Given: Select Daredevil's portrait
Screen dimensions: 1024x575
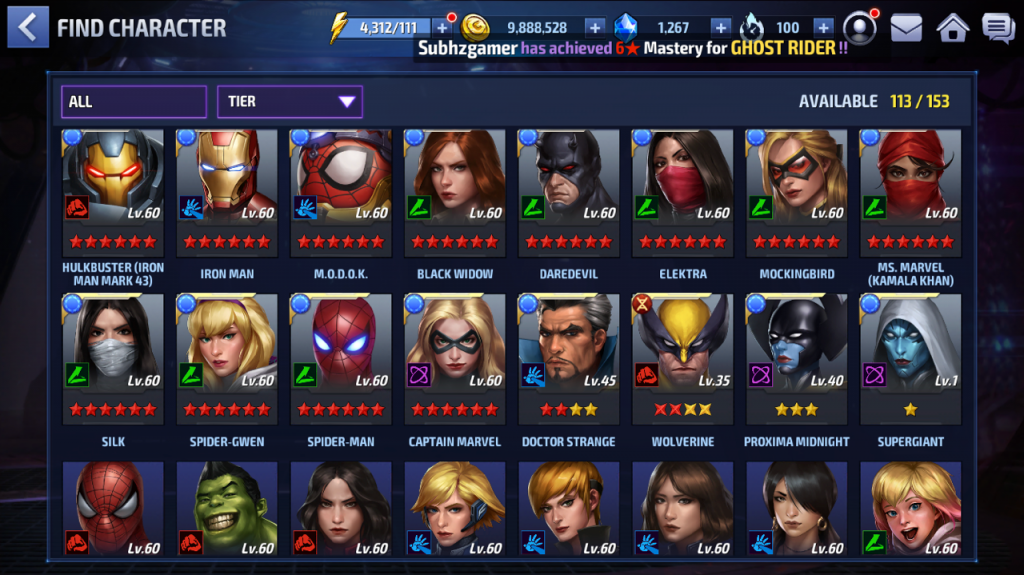Looking at the screenshot, I should [569, 190].
